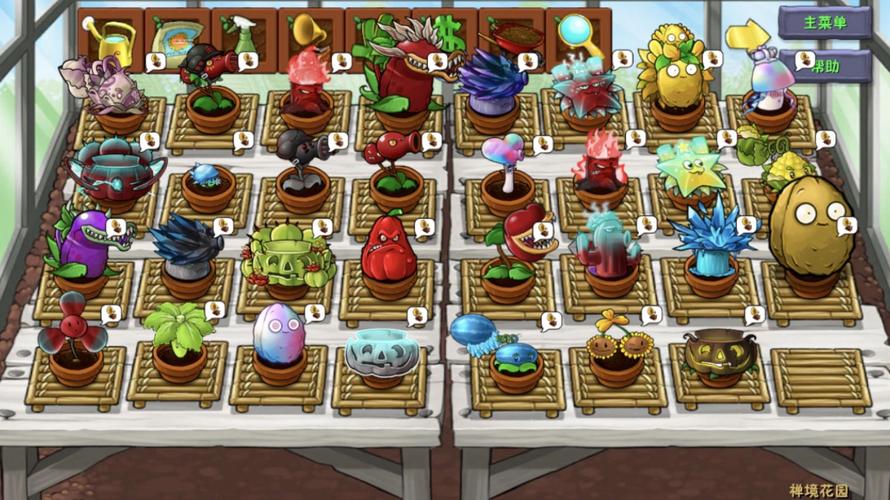Open the 帮助 help button
The image size is (890, 500).
pyautogui.click(x=828, y=66)
